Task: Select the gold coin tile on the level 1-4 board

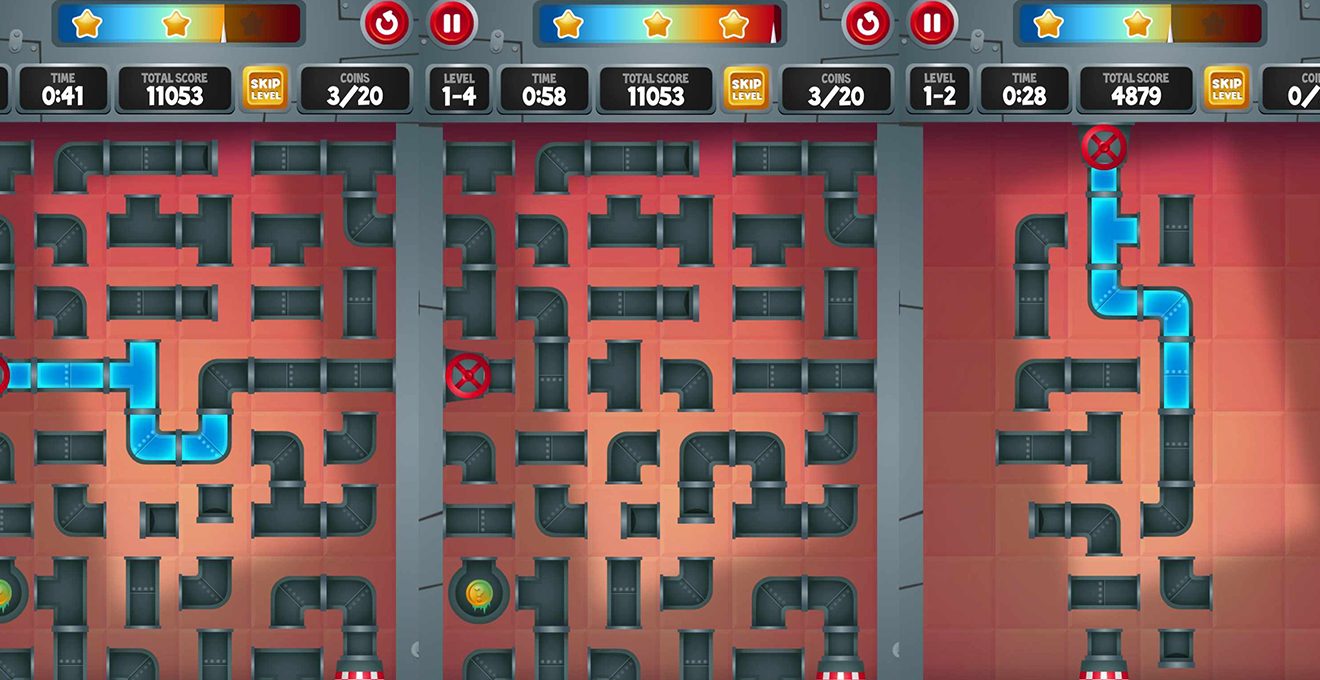Action: (x=478, y=593)
